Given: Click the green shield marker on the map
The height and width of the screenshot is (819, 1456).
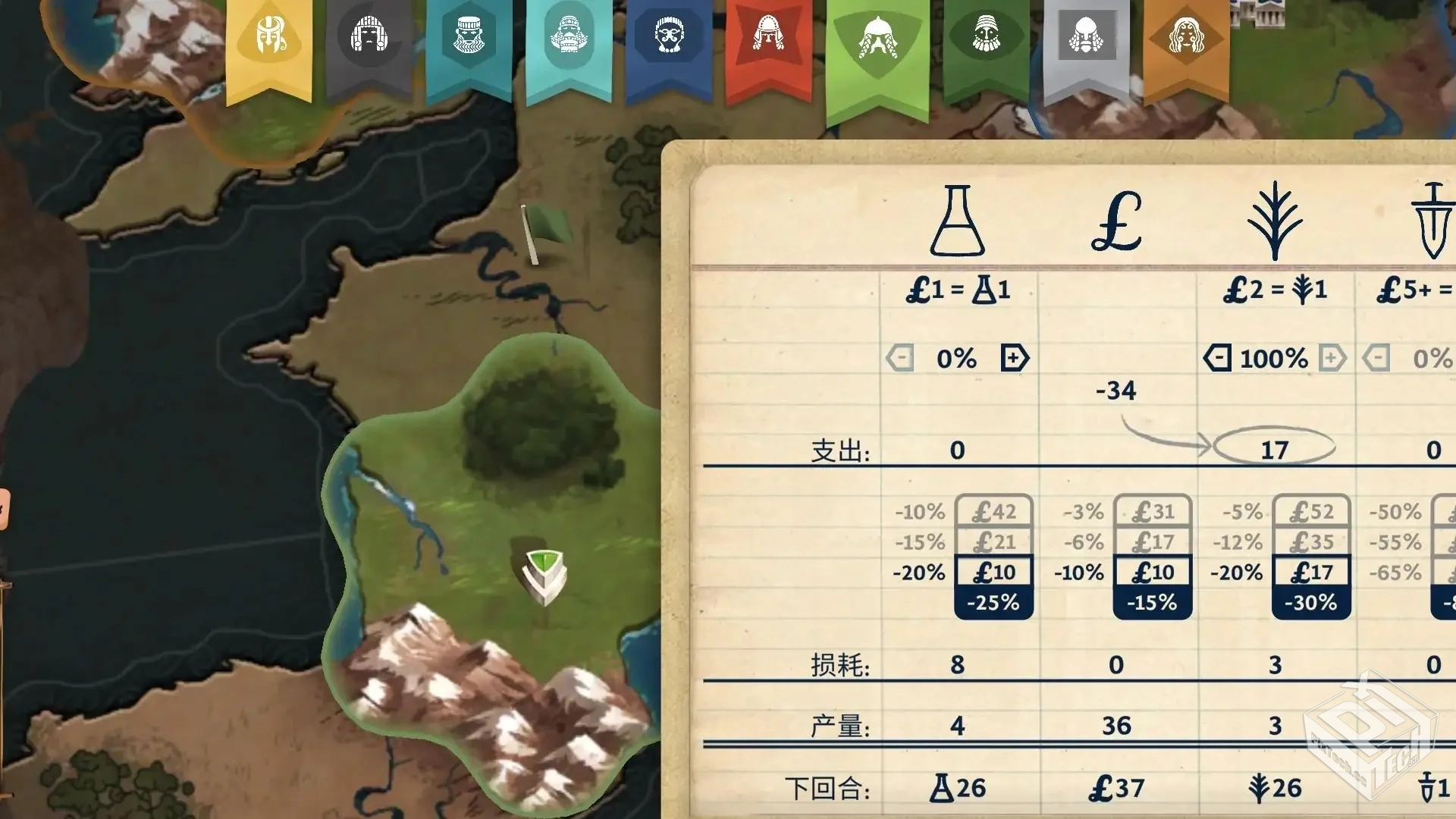Looking at the screenshot, I should tap(543, 576).
